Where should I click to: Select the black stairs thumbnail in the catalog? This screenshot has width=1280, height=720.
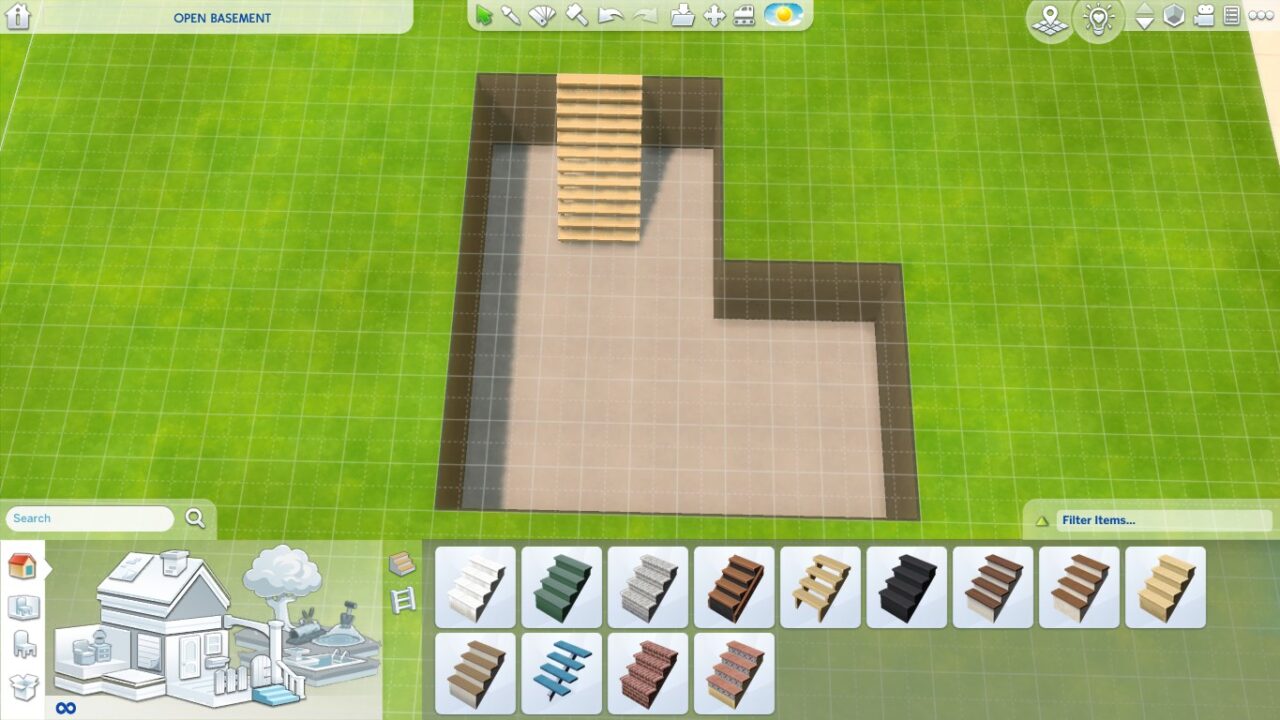pos(906,586)
